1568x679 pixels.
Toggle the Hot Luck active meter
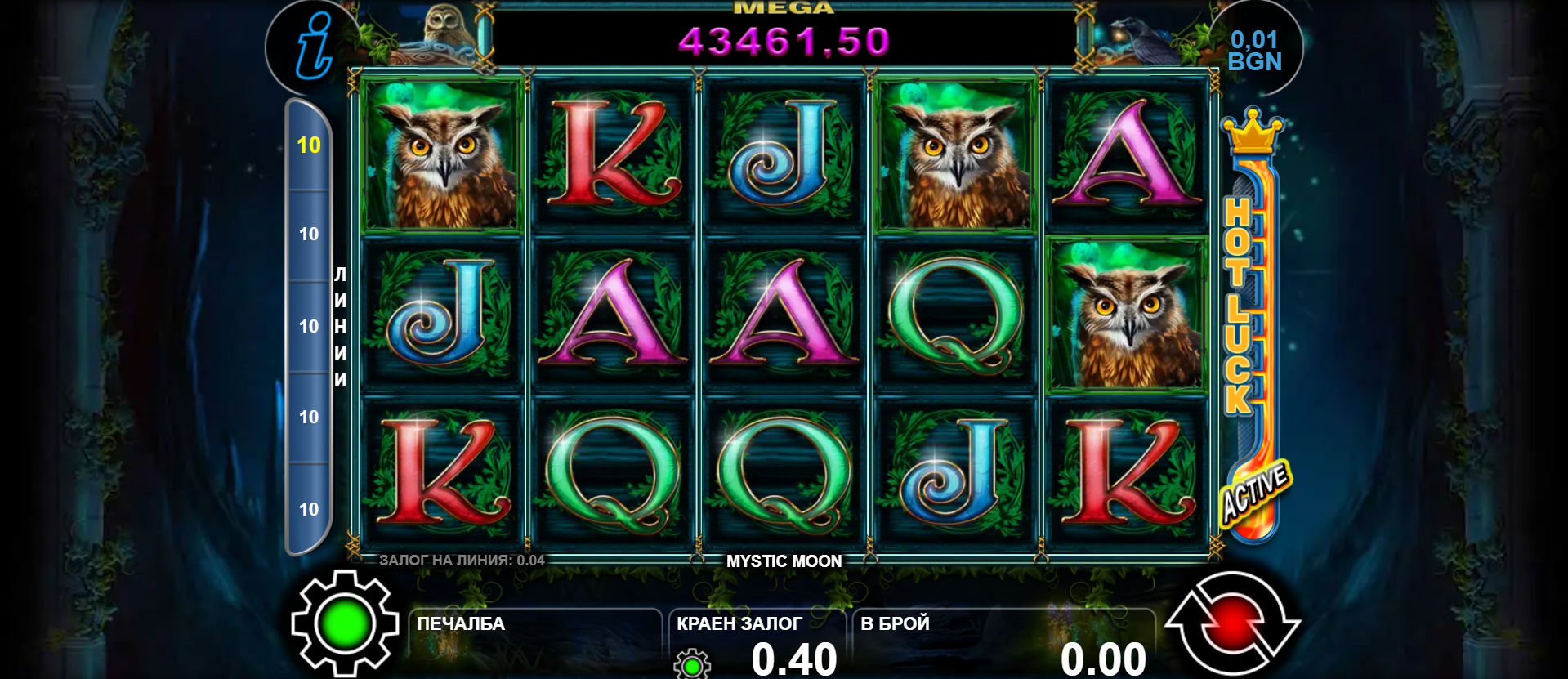coord(1251,327)
